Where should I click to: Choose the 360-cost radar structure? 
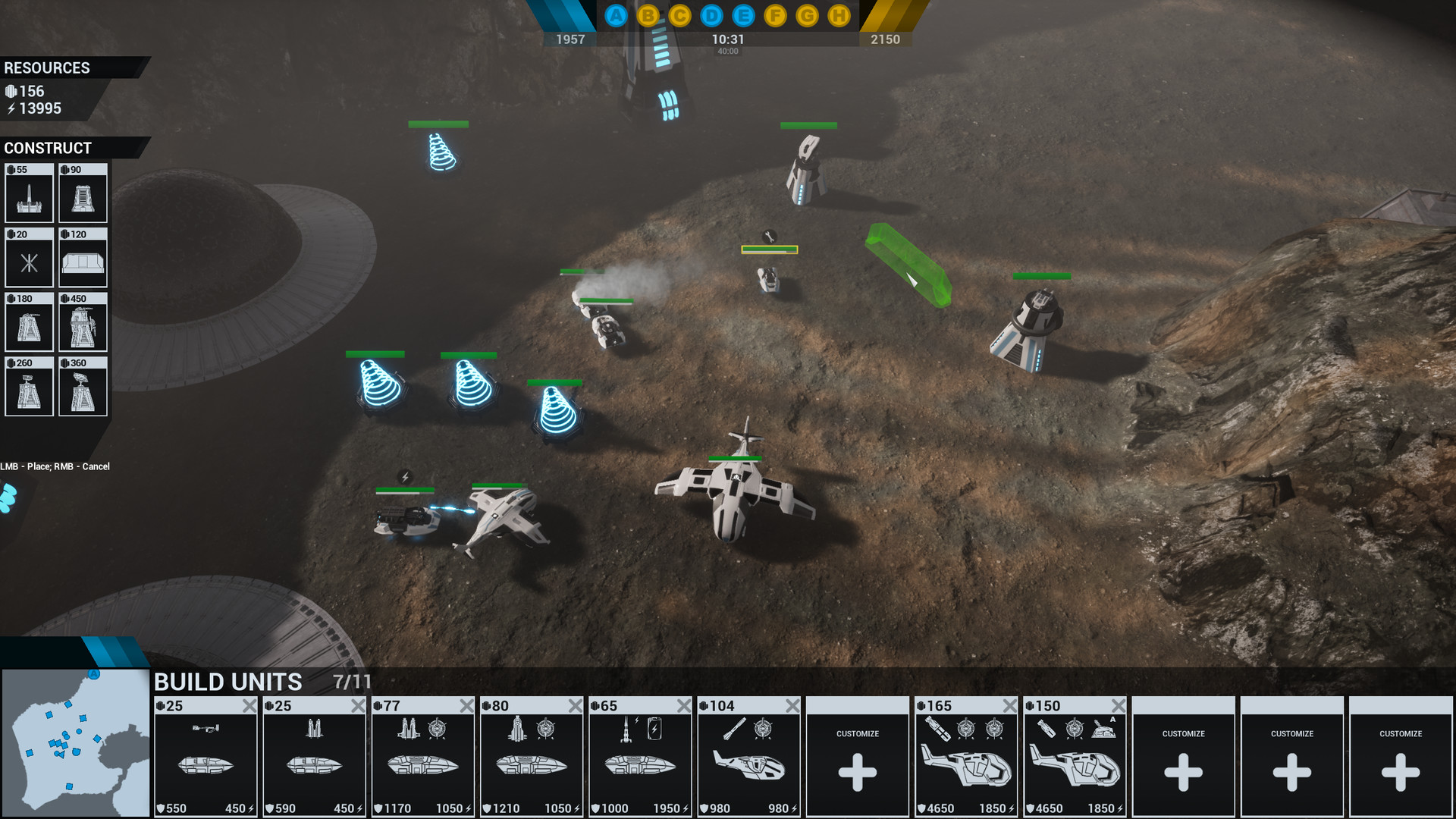83,387
